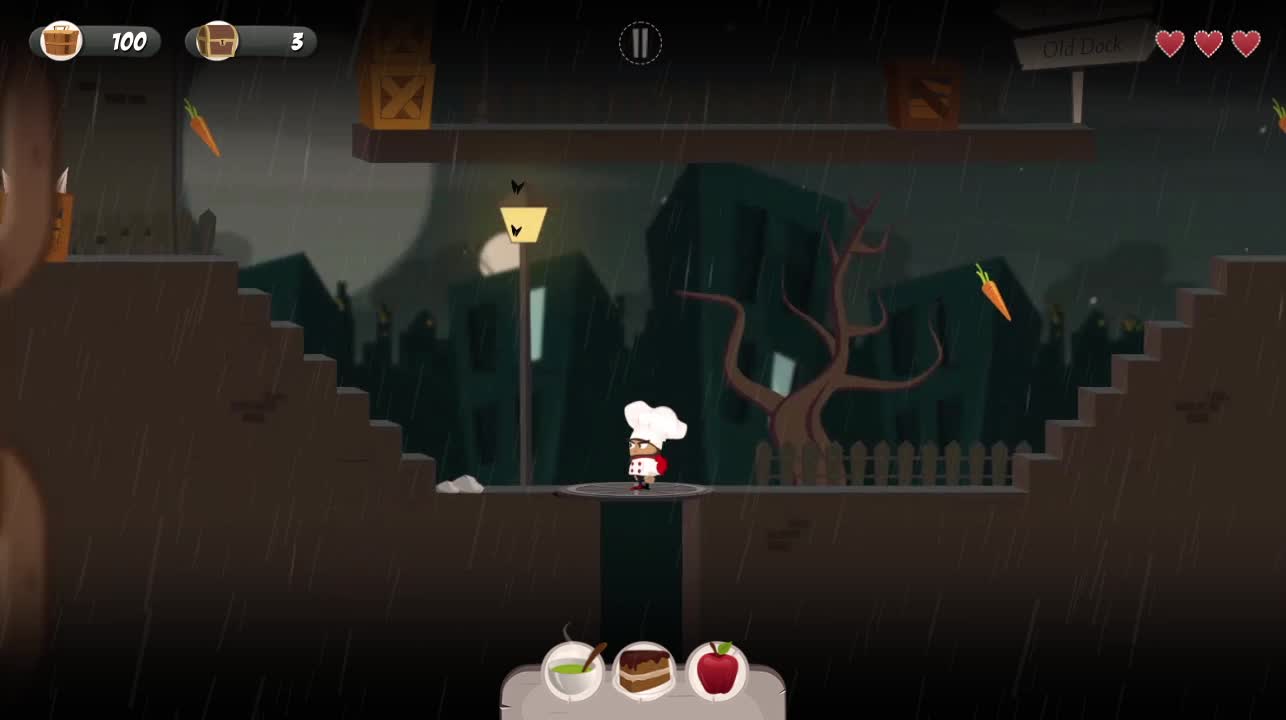Select the green soup bowl icon

pos(573,670)
